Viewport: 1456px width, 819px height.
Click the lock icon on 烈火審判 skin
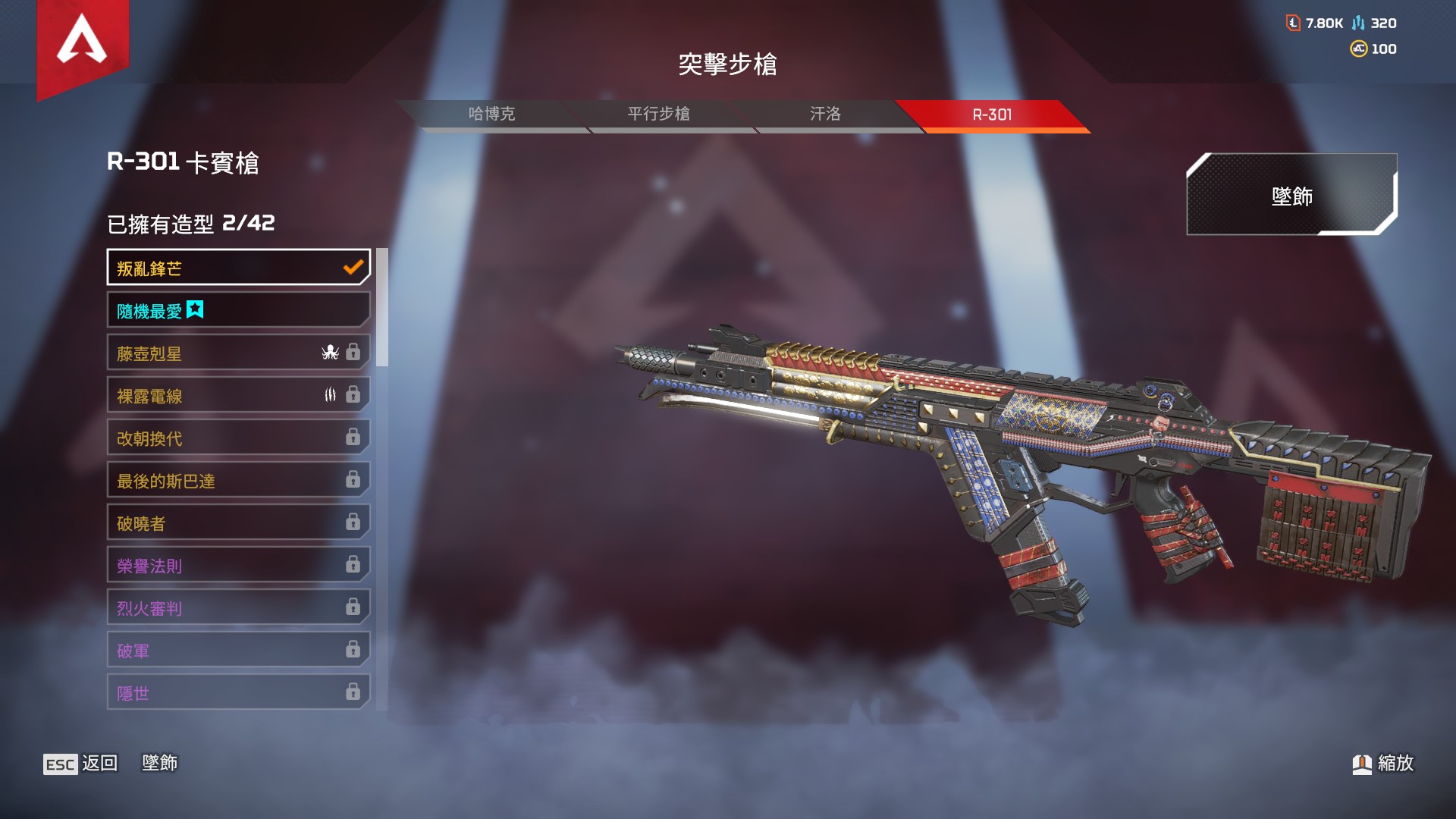[351, 607]
